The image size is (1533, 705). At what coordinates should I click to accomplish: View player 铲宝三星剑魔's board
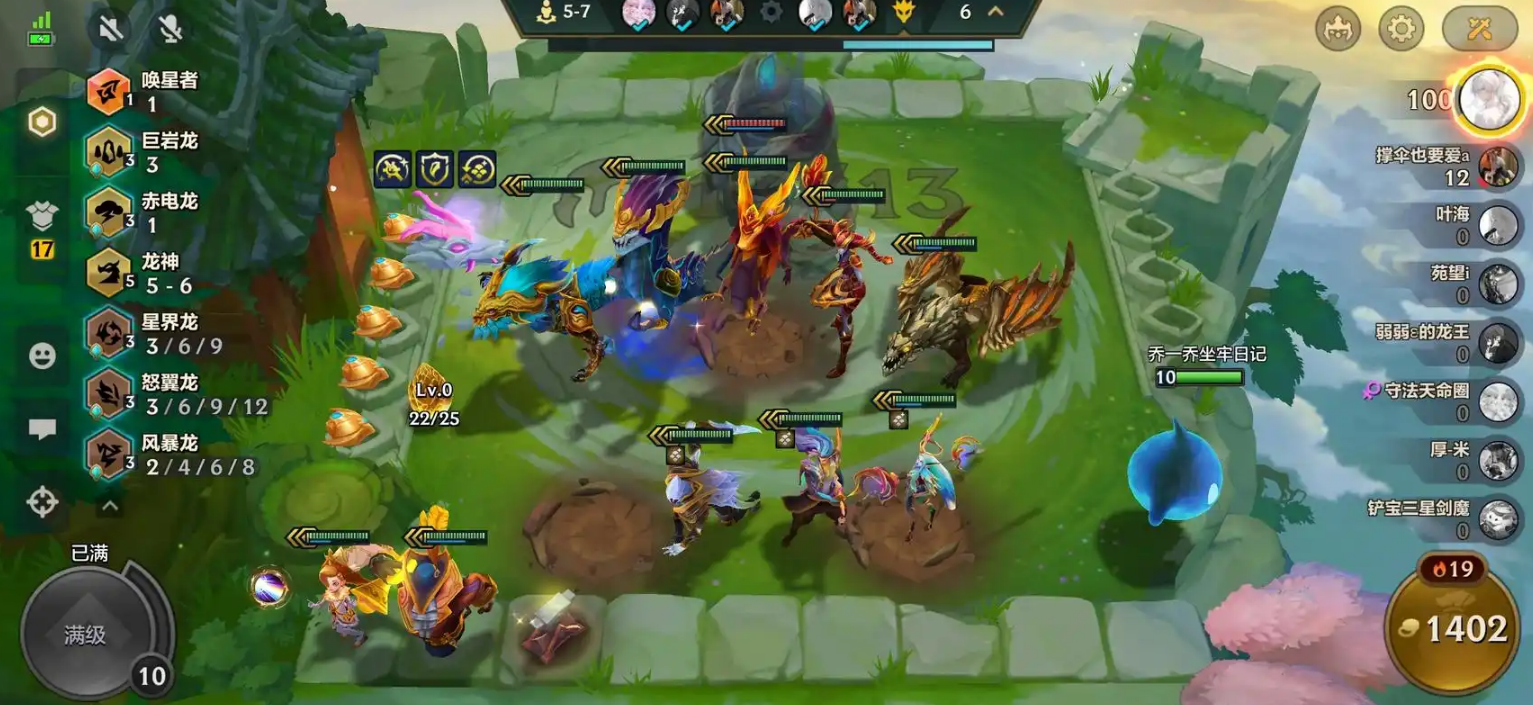click(1498, 518)
